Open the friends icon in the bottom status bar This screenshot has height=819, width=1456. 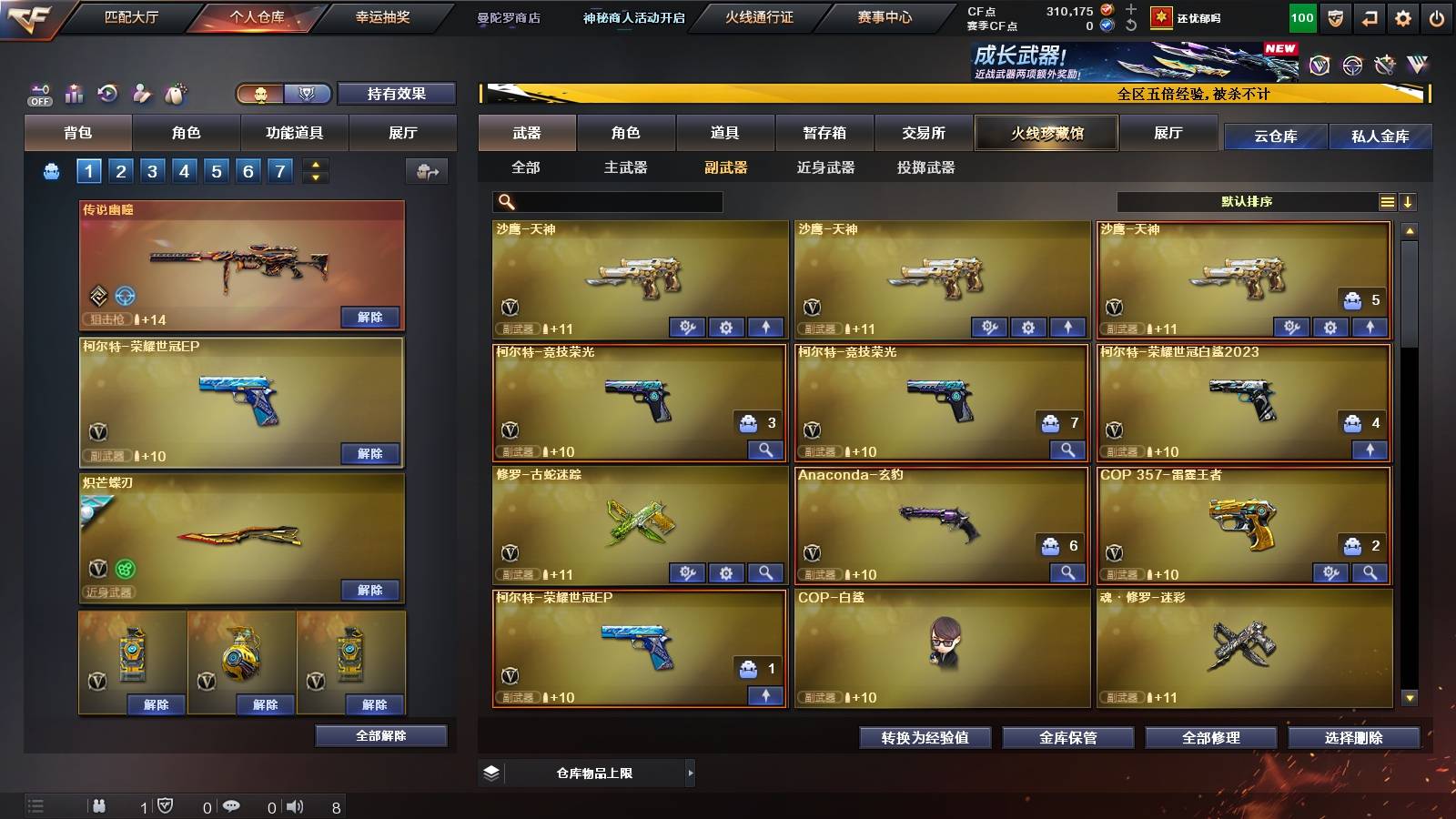click(100, 806)
